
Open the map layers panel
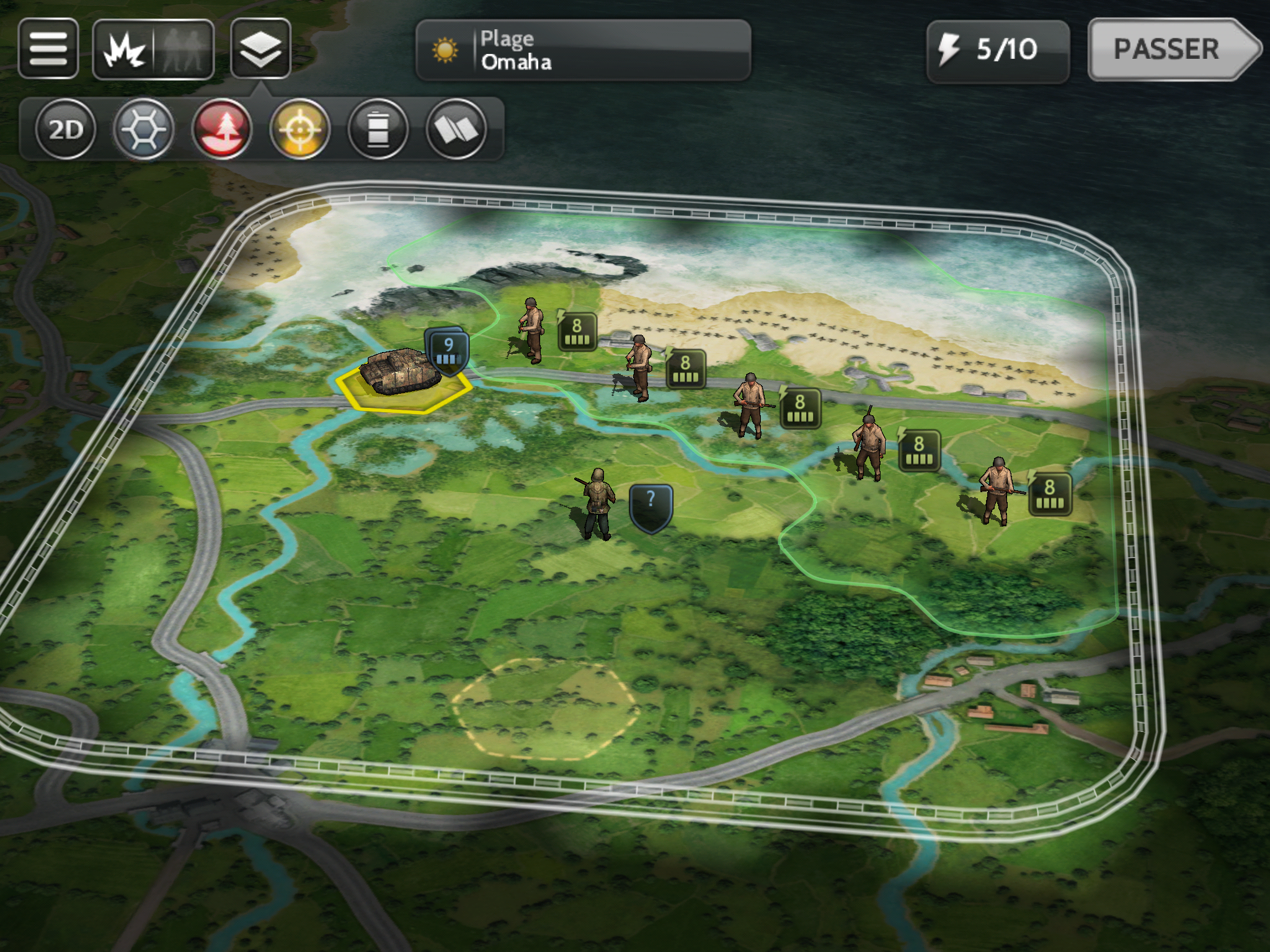[x=260, y=48]
